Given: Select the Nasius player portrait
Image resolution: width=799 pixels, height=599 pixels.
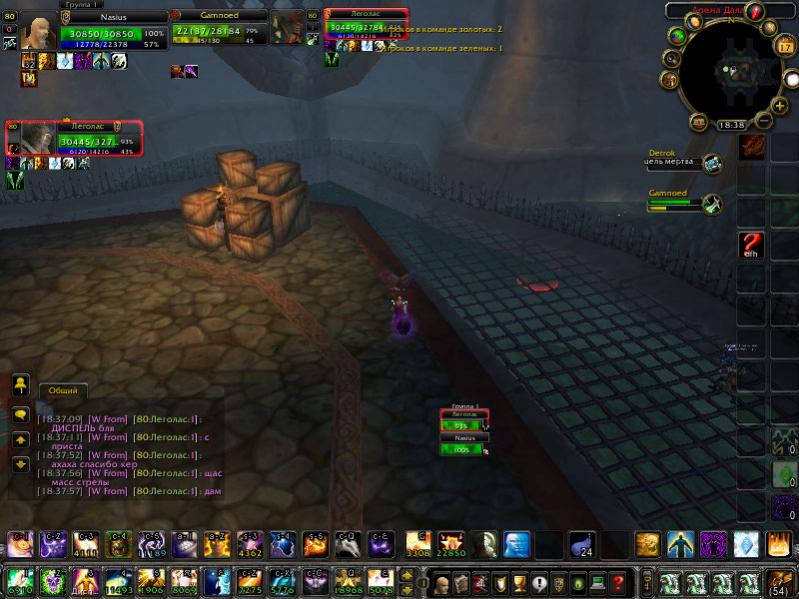Looking at the screenshot, I should pyautogui.click(x=39, y=33).
